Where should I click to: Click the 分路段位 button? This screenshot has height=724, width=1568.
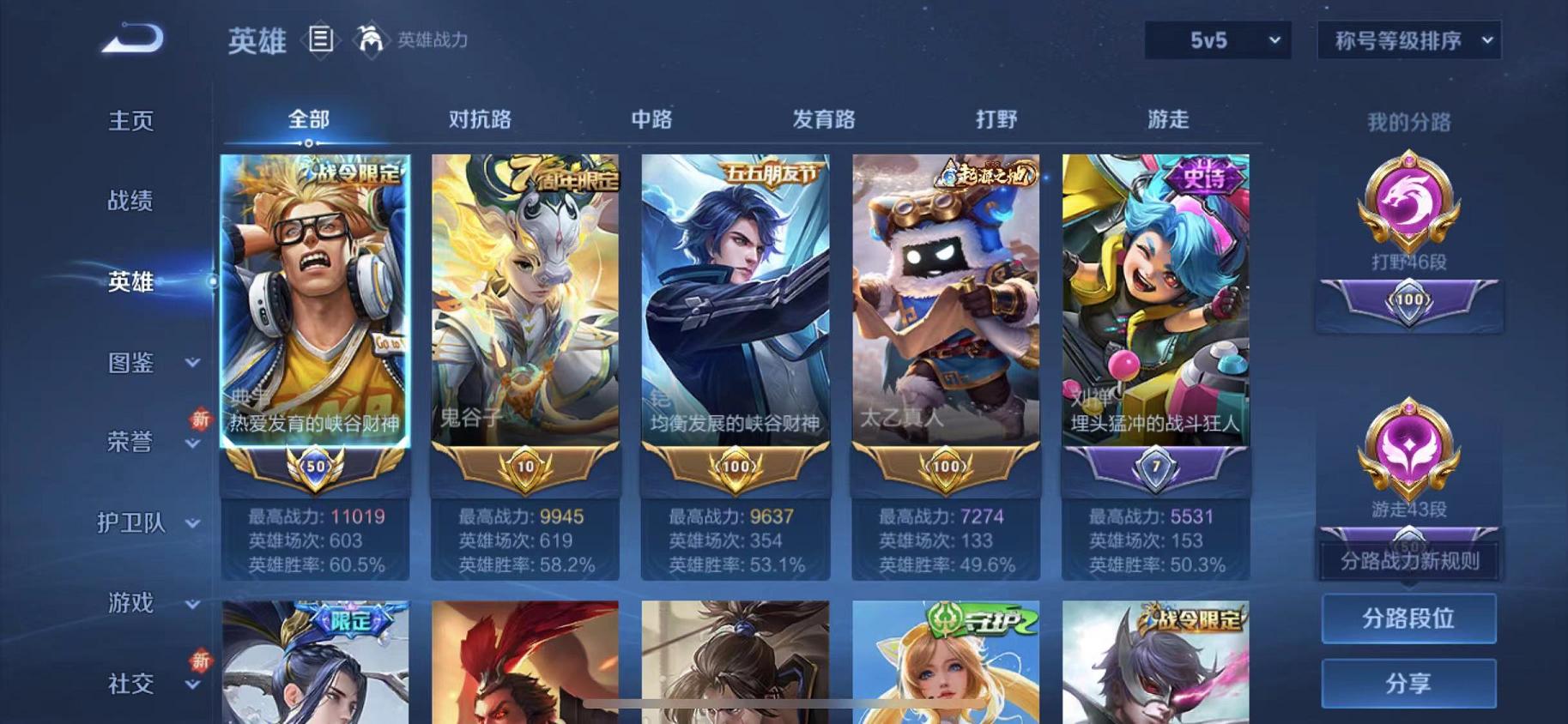tap(1408, 618)
